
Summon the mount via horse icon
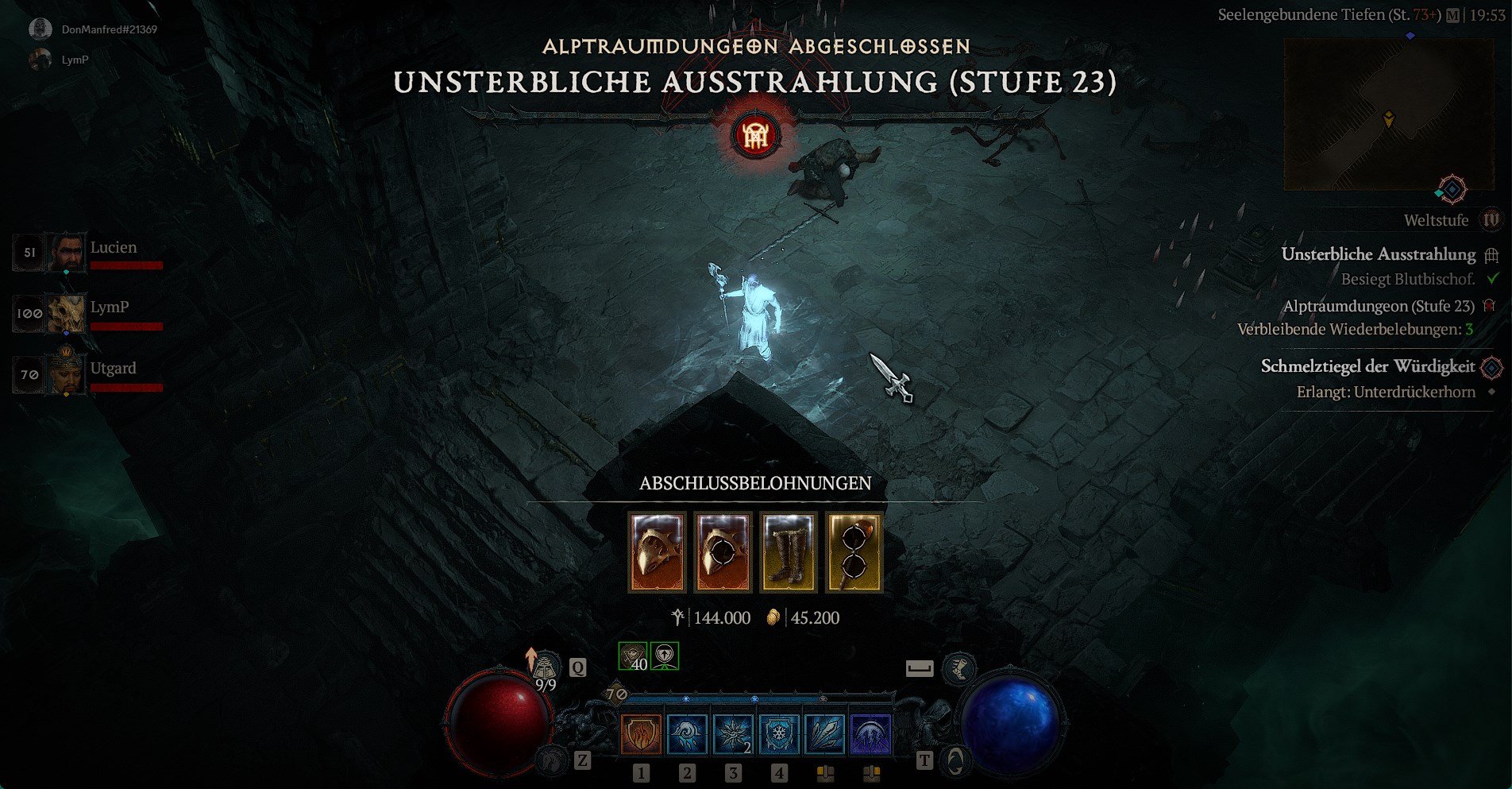point(553,761)
